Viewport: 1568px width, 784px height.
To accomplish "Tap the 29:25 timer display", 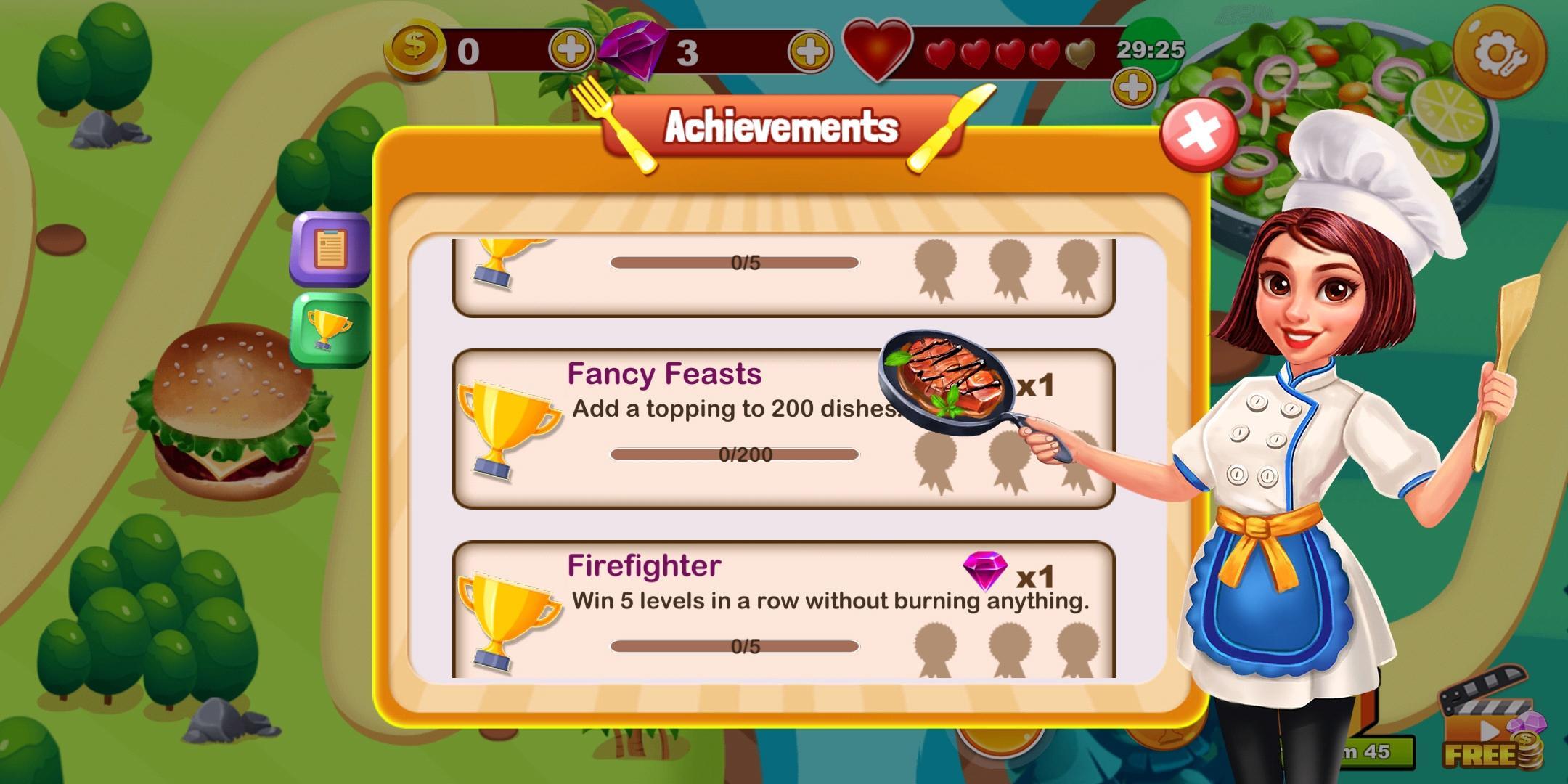I will [x=1151, y=51].
